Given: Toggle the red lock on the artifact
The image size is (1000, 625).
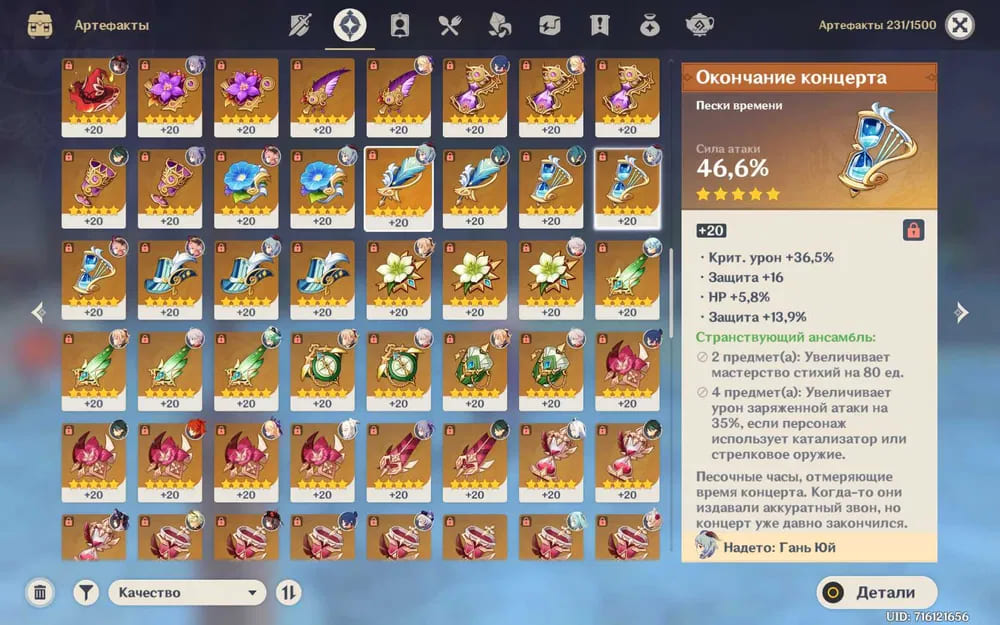Looking at the screenshot, I should [913, 231].
